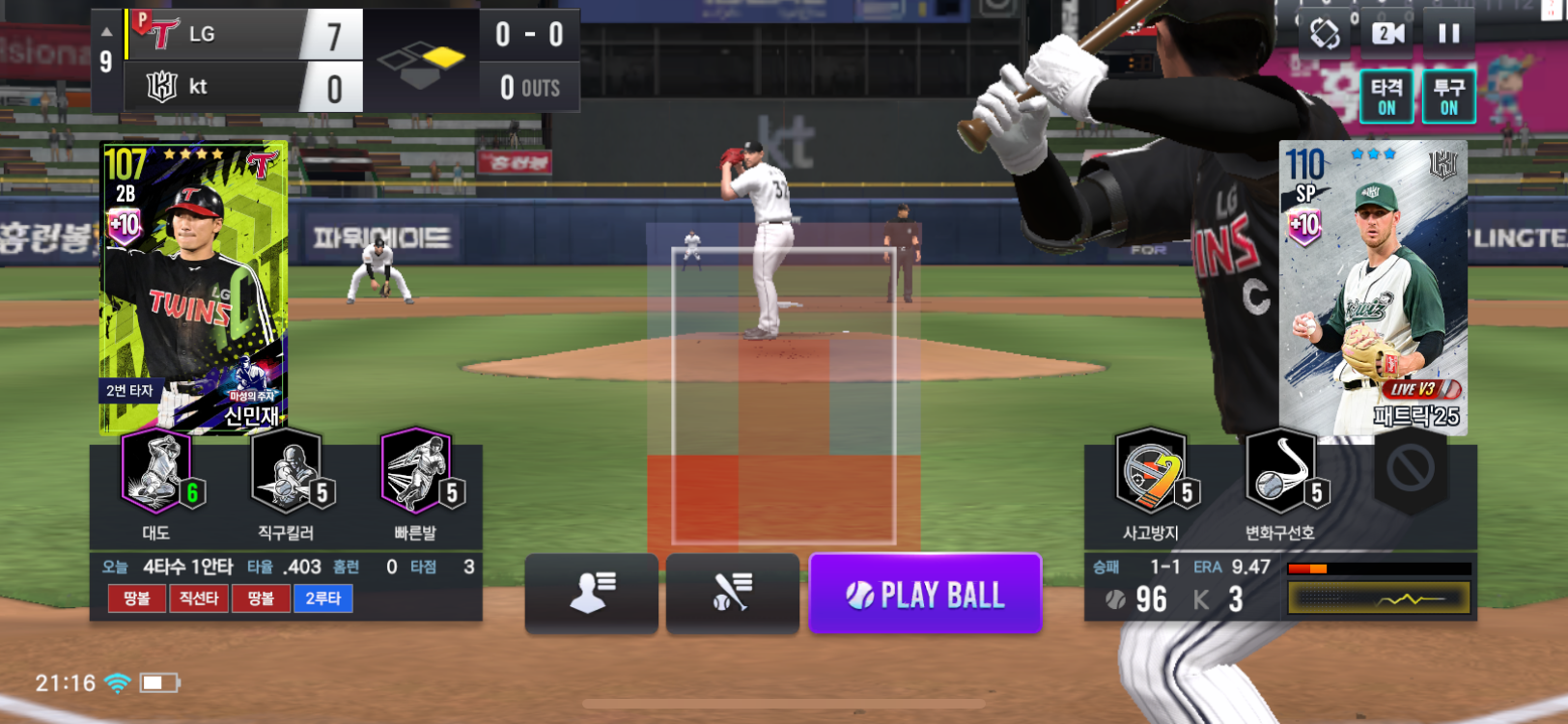Image resolution: width=1568 pixels, height=724 pixels.
Task: Open the bat and ball list button
Action: pyautogui.click(x=732, y=593)
